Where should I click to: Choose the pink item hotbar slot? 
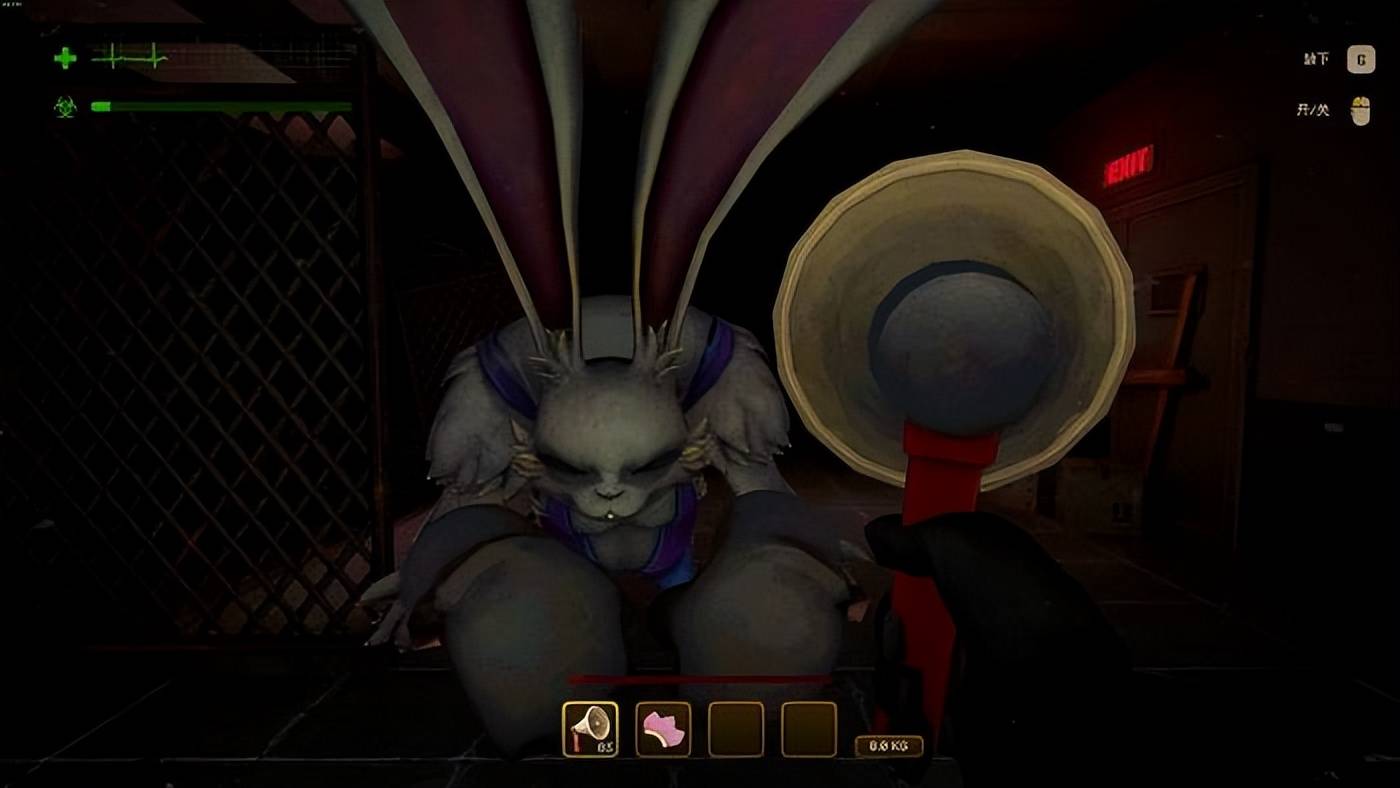[663, 728]
